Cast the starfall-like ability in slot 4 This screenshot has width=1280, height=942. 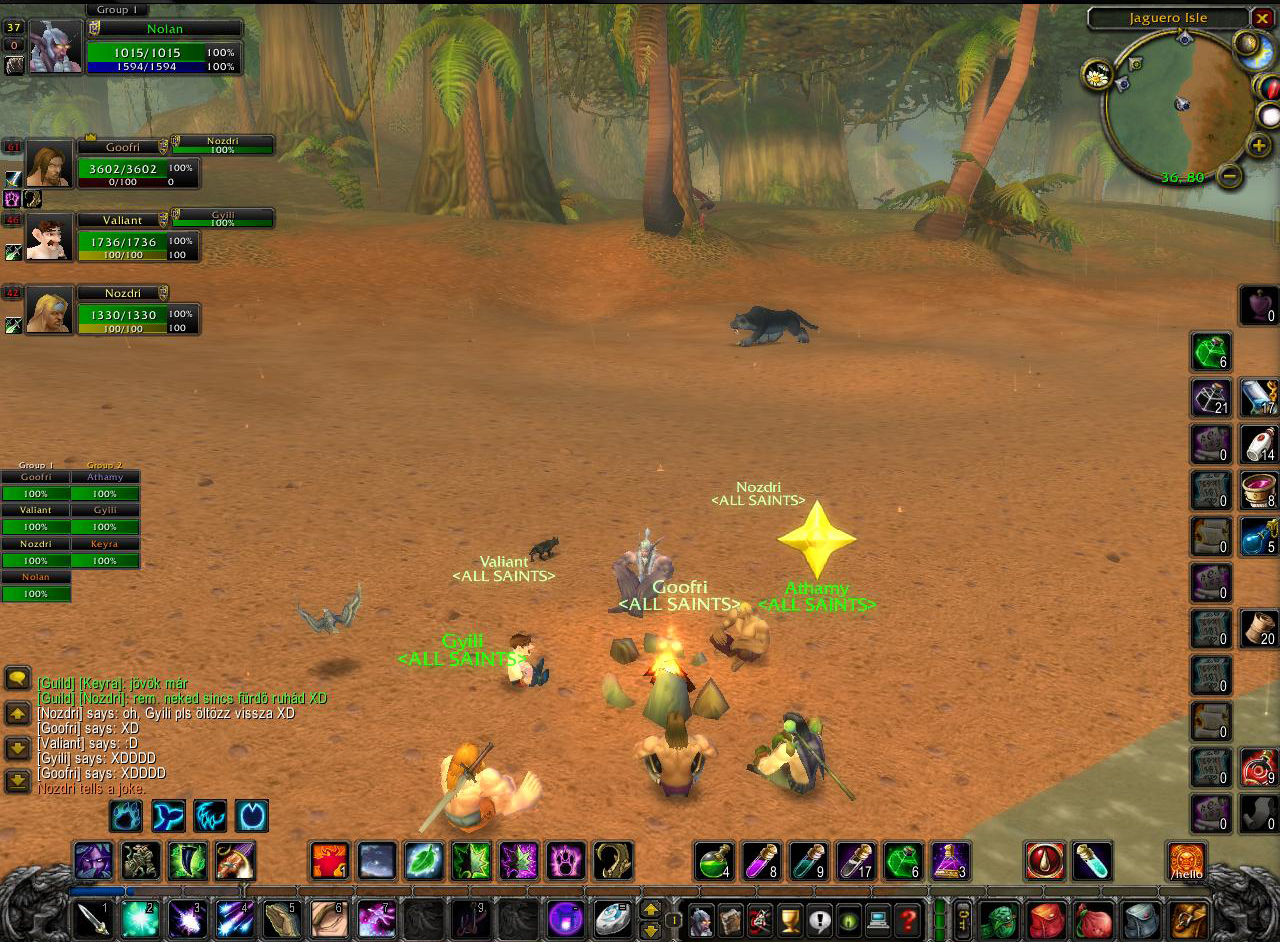(235, 919)
